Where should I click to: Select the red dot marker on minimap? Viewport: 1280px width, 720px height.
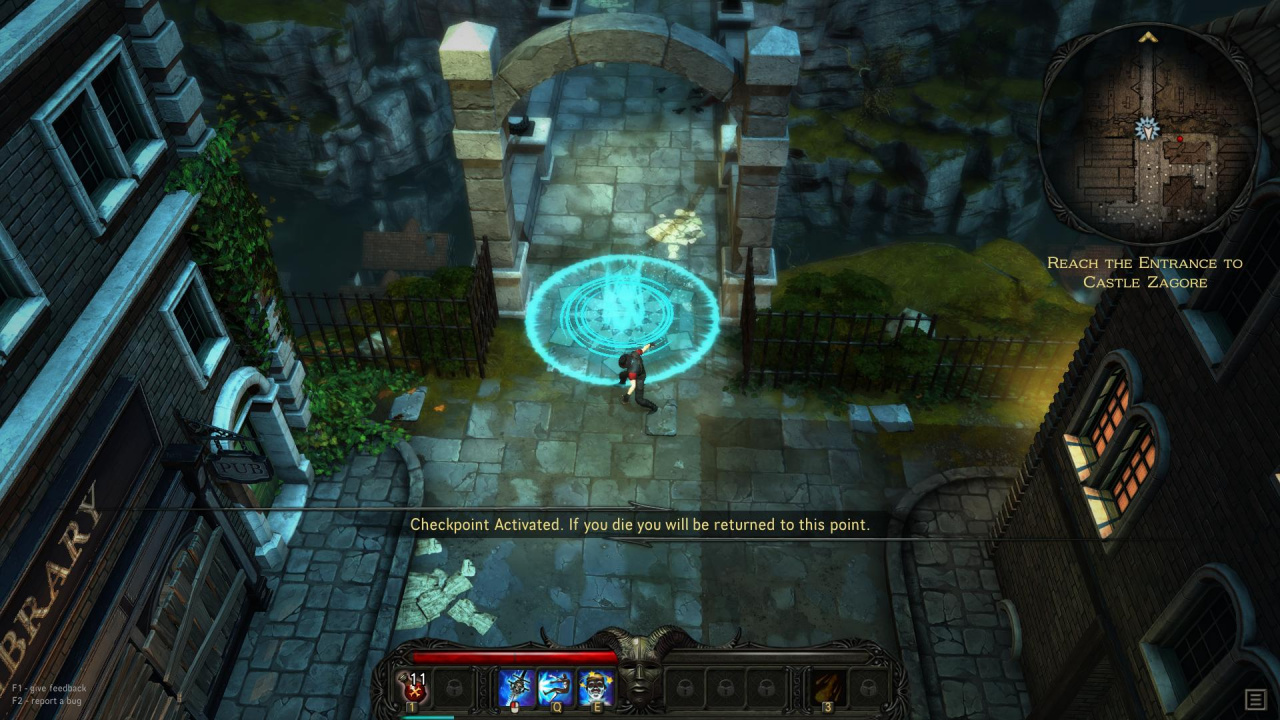(x=1180, y=139)
